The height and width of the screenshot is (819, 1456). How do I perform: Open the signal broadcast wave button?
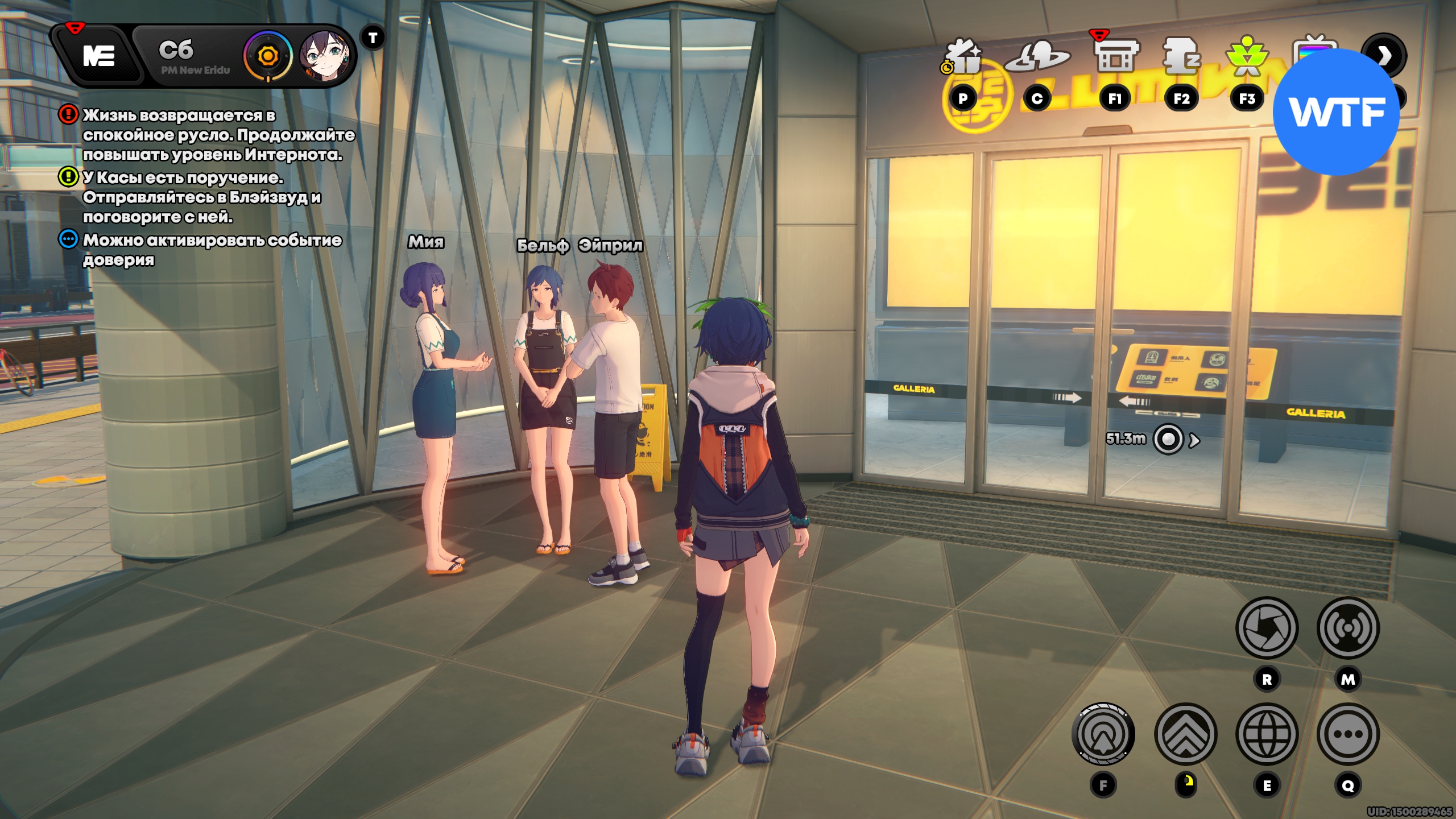click(1348, 628)
